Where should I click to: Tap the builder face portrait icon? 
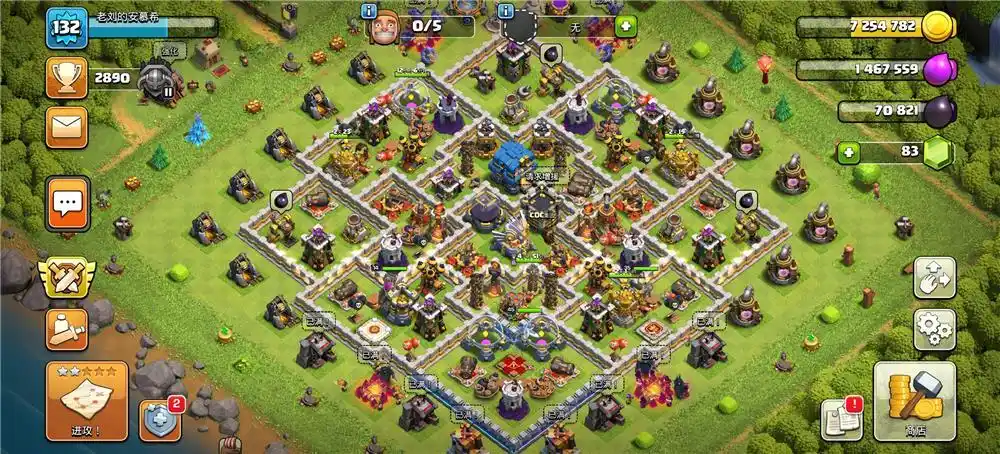click(384, 27)
